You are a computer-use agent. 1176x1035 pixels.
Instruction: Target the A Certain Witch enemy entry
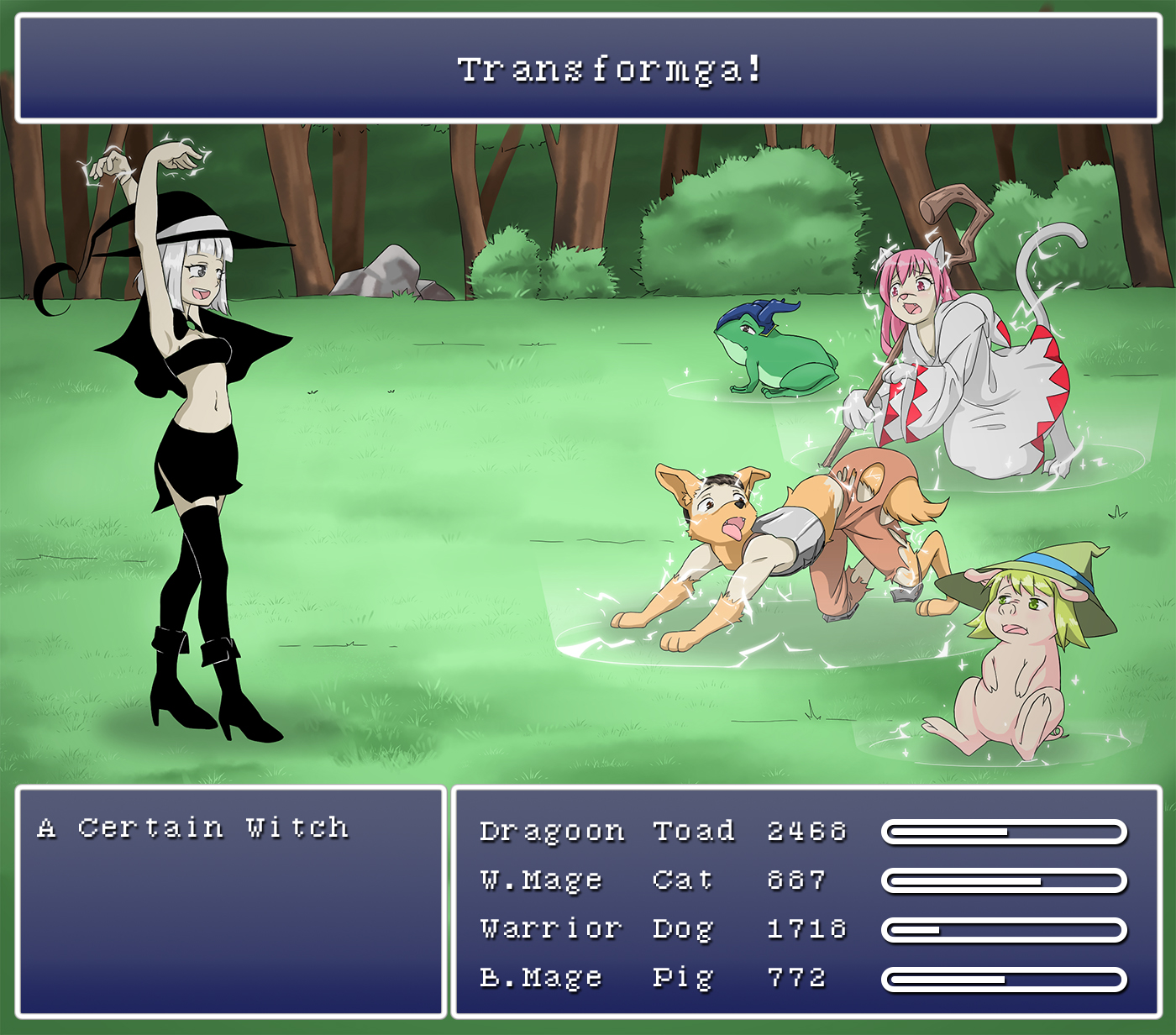[x=192, y=827]
